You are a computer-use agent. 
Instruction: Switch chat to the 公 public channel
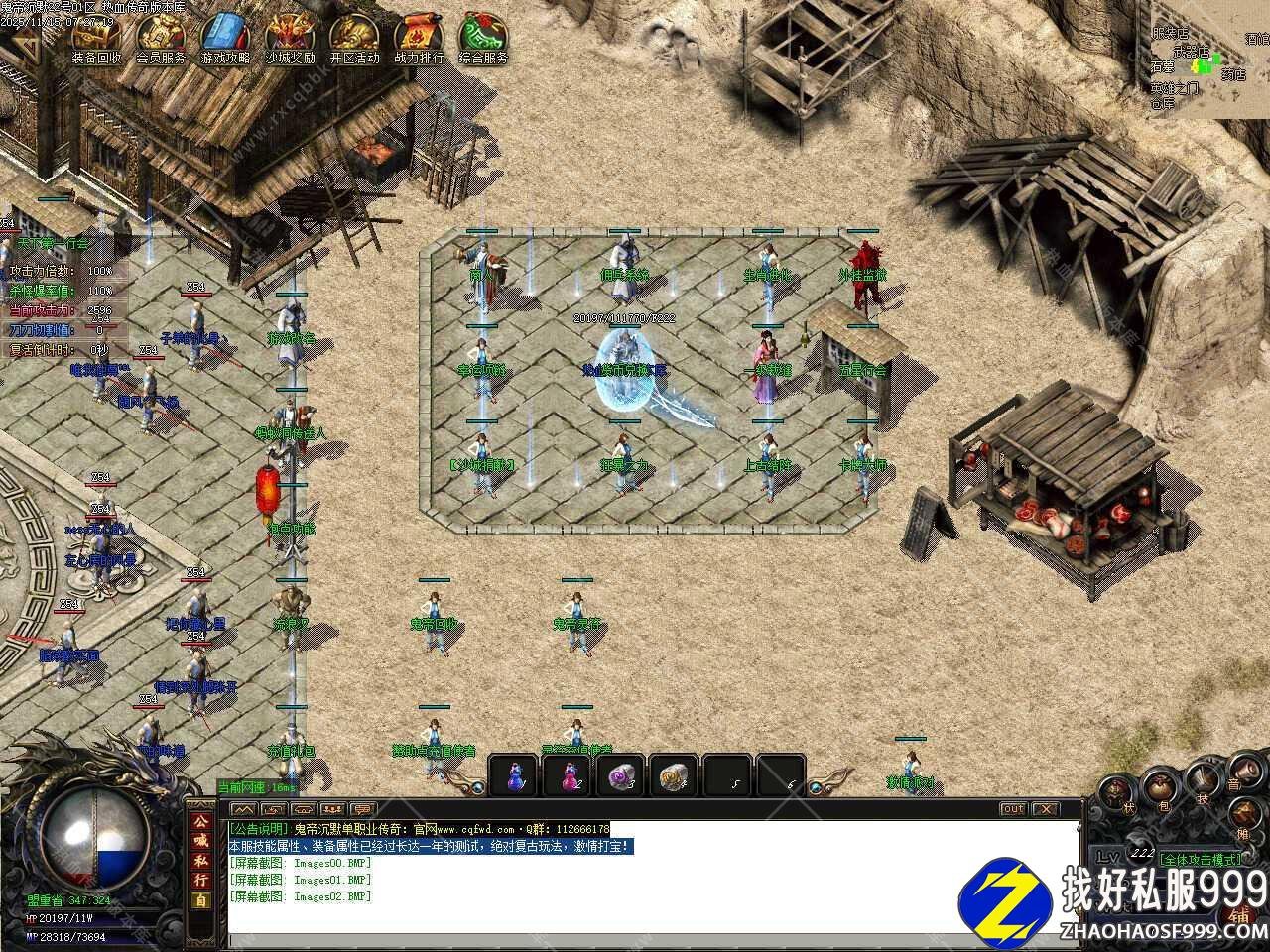click(x=201, y=822)
